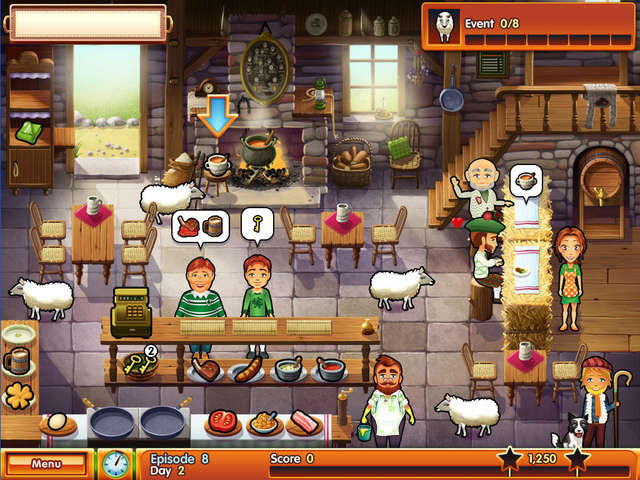Take the sausage plate
Viewport: 640px width, 480px height.
pyautogui.click(x=247, y=372)
